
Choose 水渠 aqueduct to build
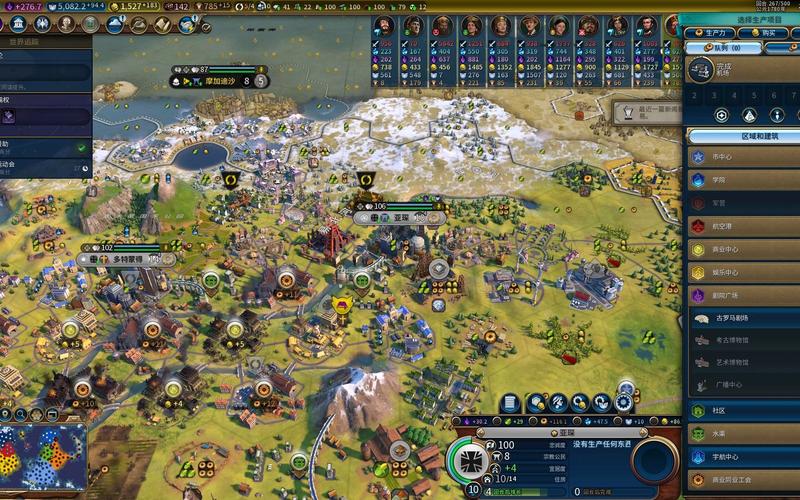click(742, 434)
